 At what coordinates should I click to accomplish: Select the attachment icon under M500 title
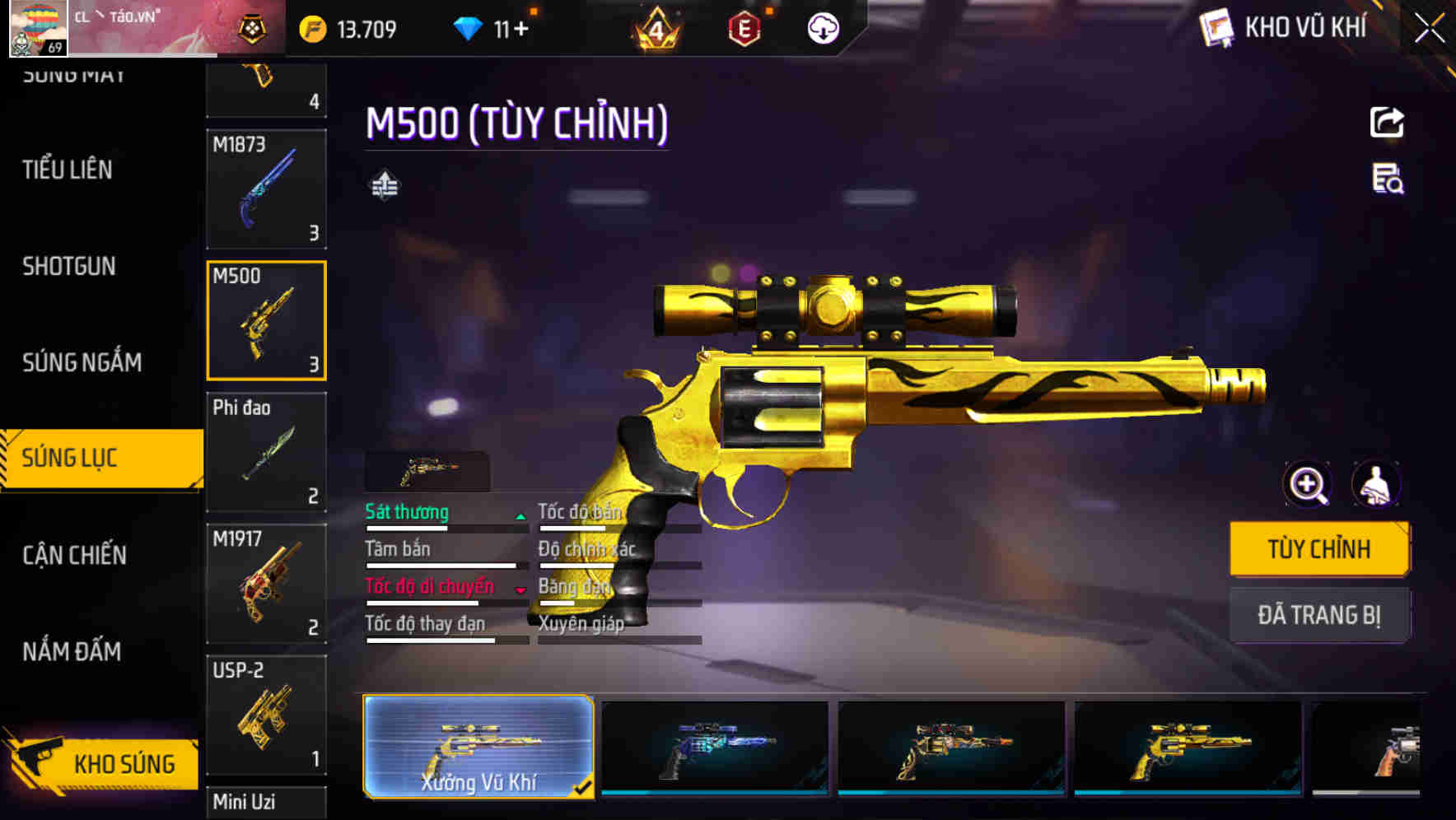(x=384, y=185)
